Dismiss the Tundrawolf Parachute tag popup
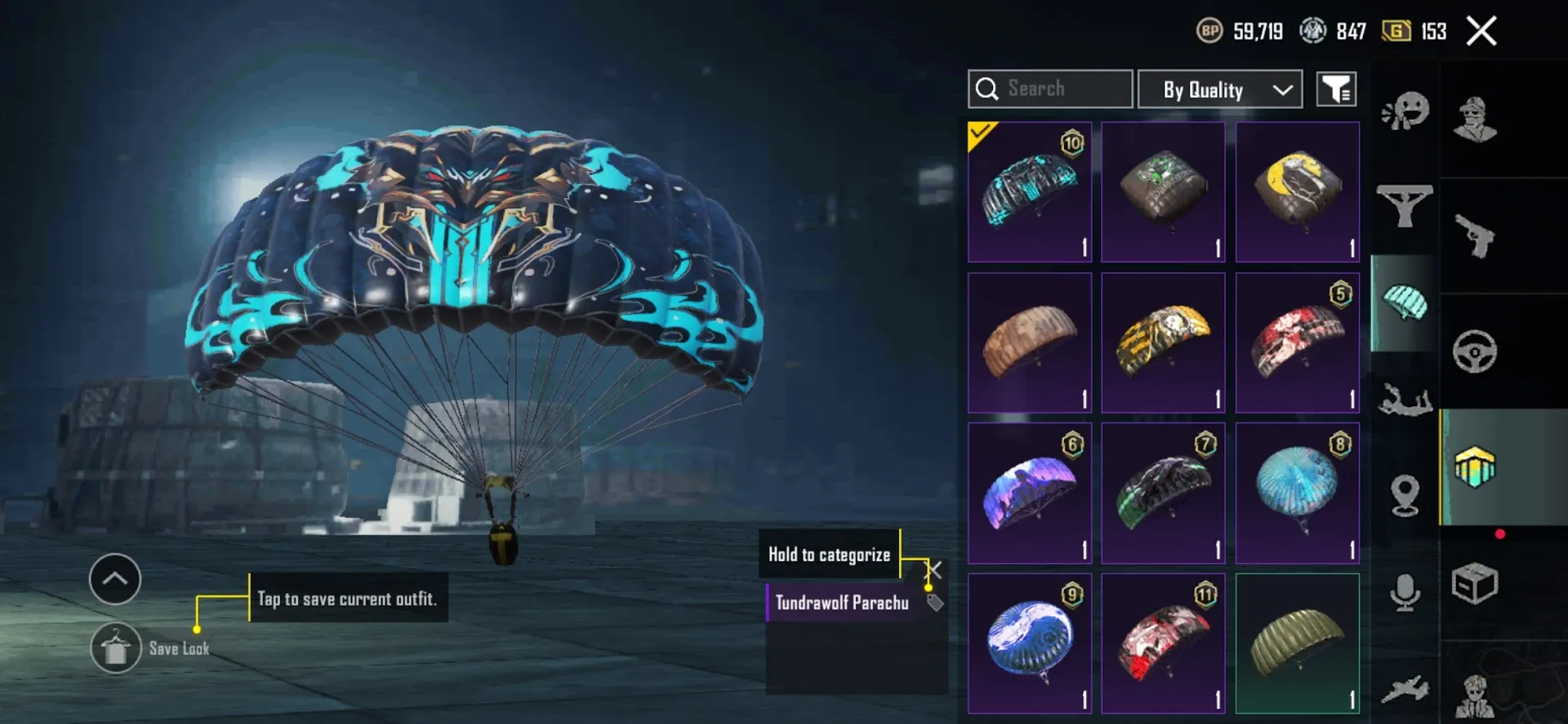This screenshot has width=1568, height=724. tap(933, 570)
